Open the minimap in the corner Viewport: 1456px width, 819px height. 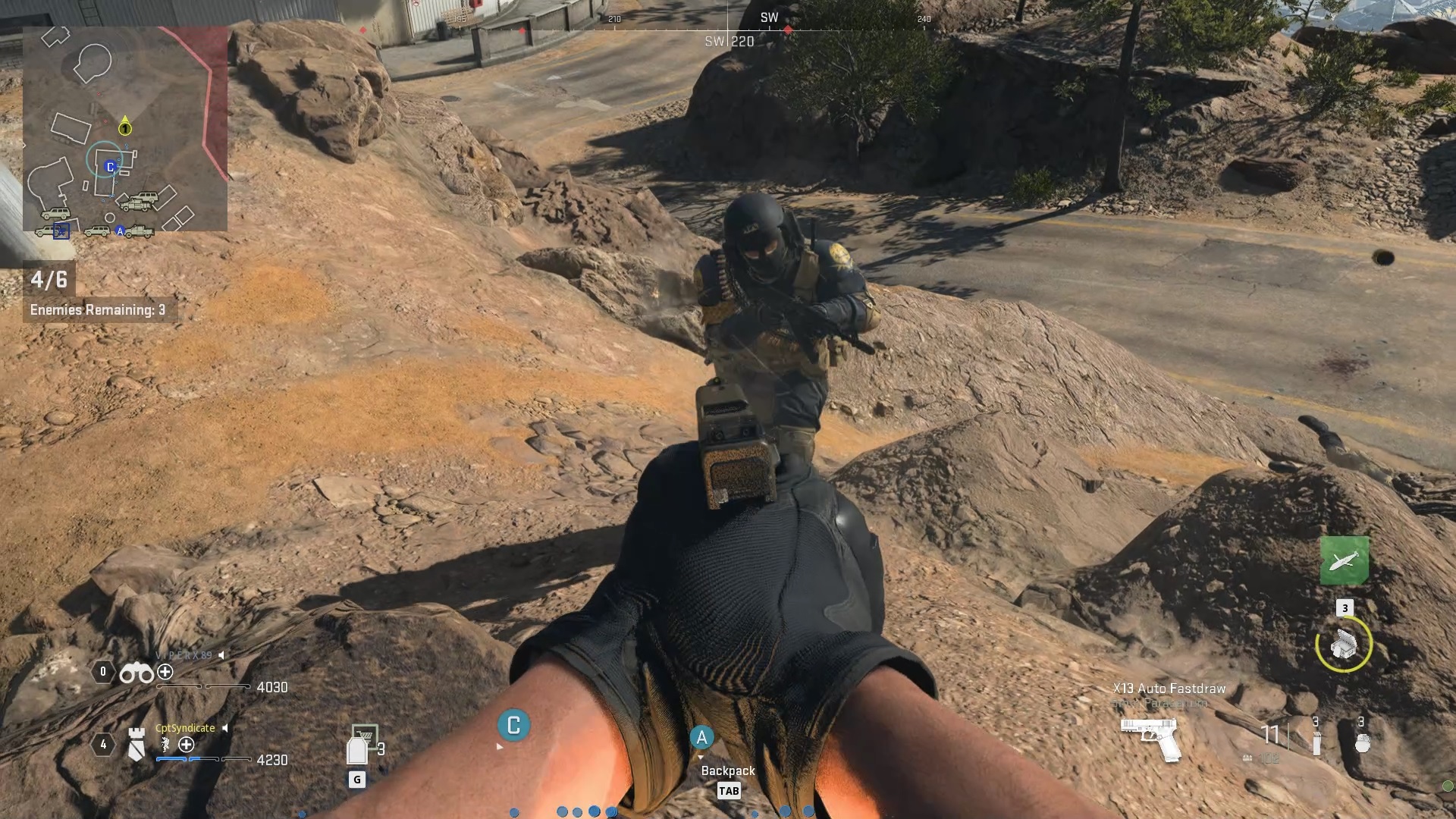tap(125, 129)
